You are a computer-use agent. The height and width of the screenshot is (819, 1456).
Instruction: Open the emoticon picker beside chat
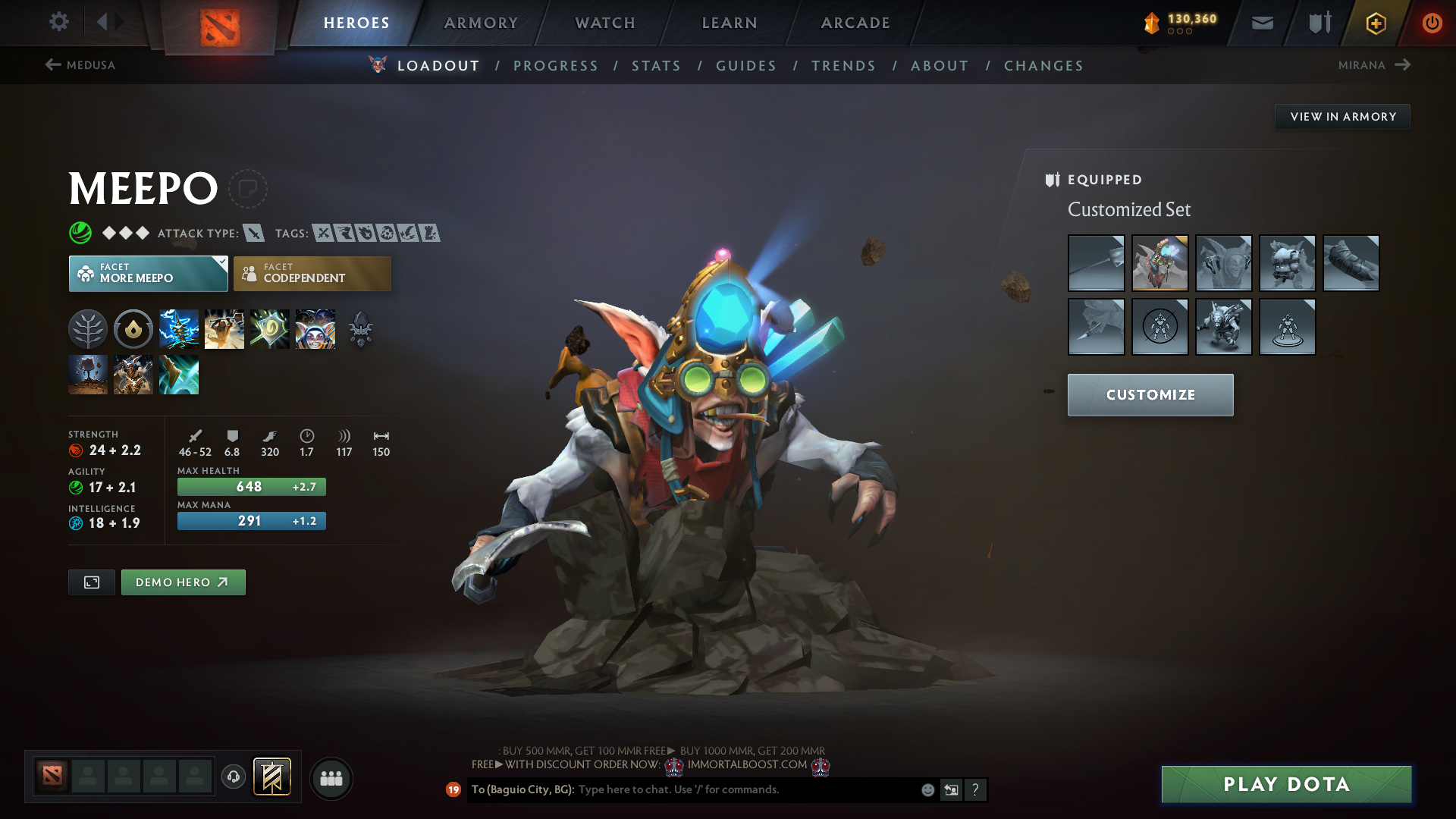927,789
